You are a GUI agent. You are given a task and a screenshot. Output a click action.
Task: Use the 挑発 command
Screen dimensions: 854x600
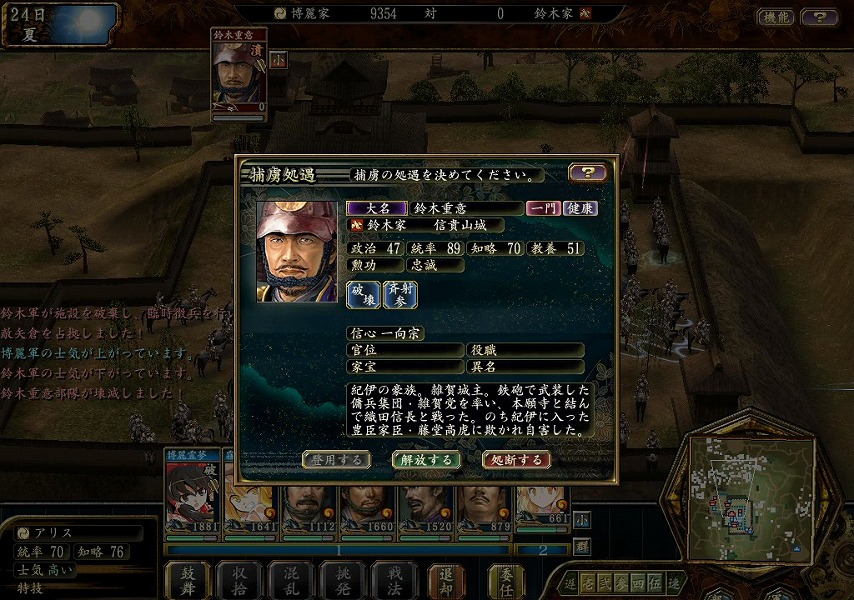point(343,579)
